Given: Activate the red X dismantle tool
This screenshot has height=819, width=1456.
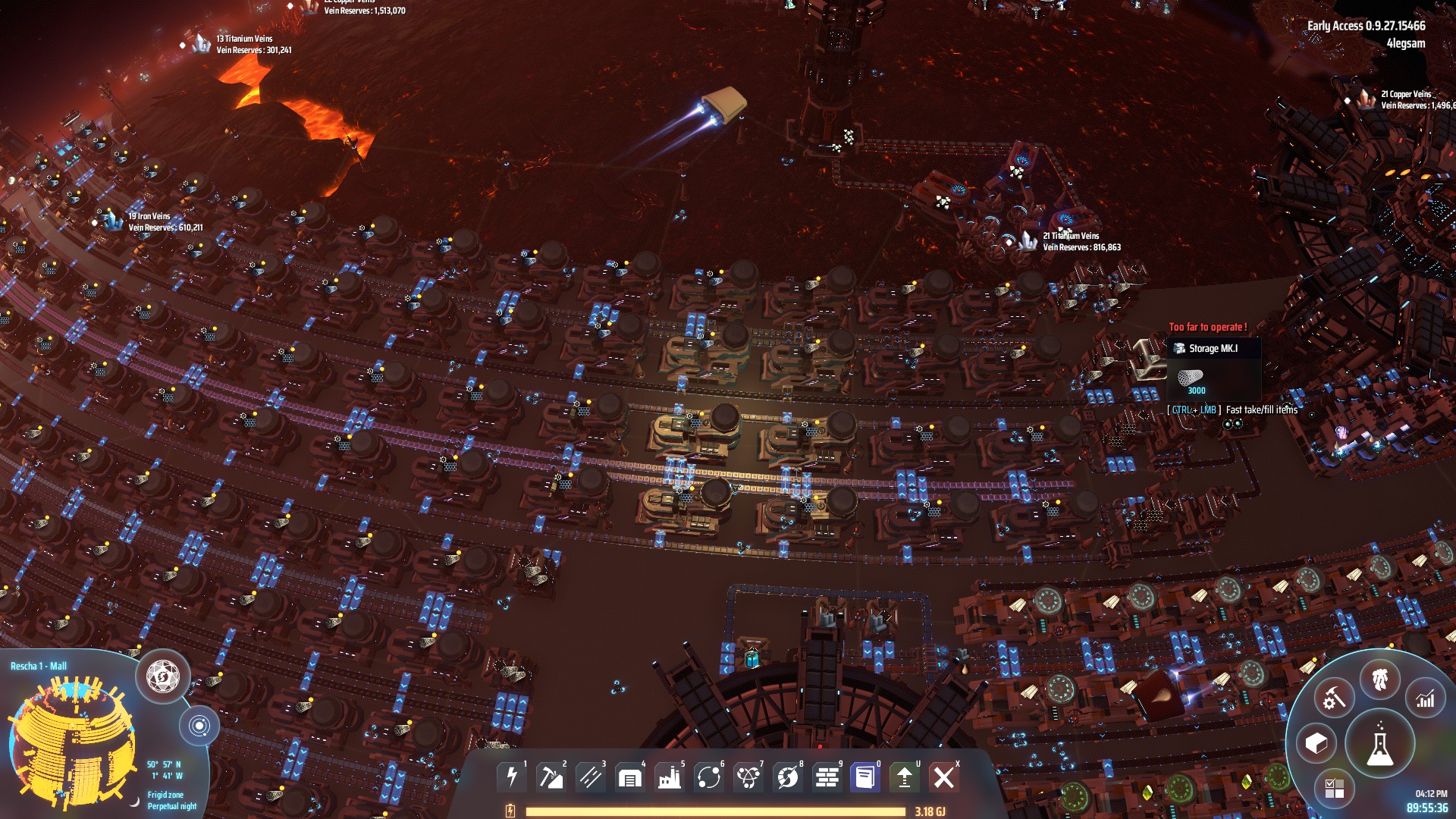Looking at the screenshot, I should (x=944, y=777).
